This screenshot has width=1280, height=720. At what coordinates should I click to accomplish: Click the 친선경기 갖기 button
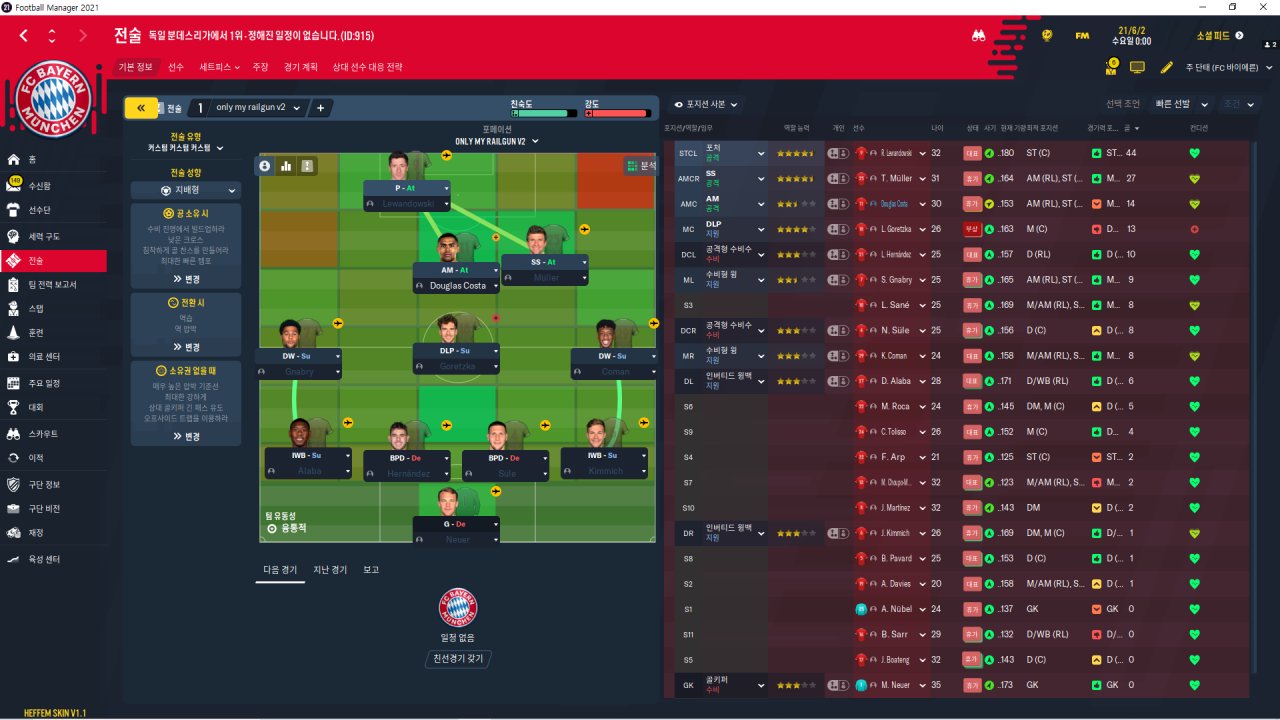click(459, 659)
